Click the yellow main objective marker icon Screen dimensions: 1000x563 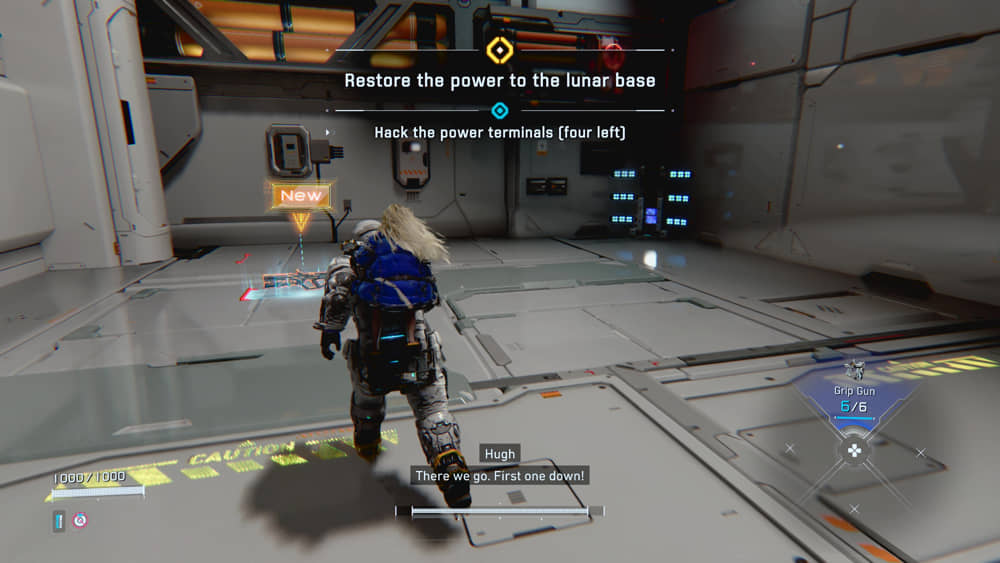(499, 49)
